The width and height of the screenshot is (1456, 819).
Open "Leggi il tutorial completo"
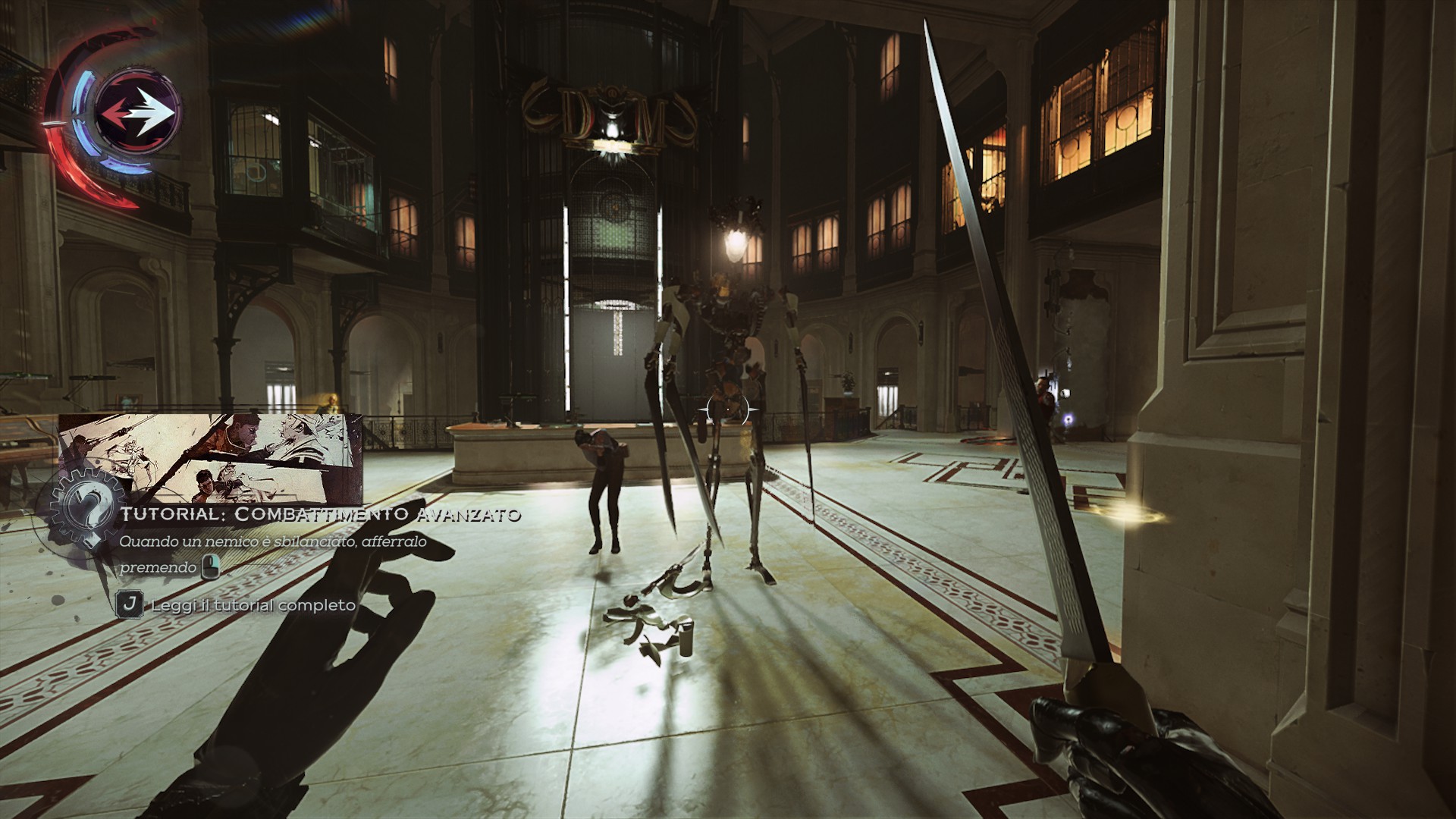(x=253, y=605)
